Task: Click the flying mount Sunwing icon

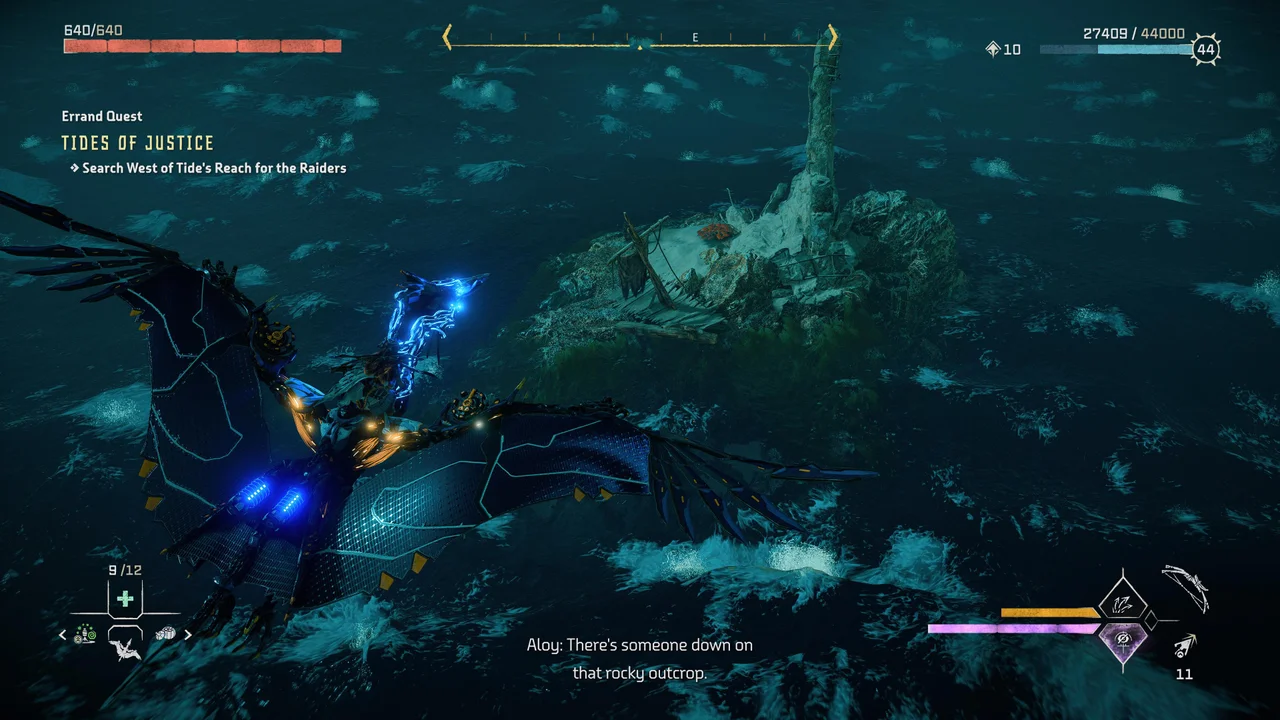Action: 126,650
